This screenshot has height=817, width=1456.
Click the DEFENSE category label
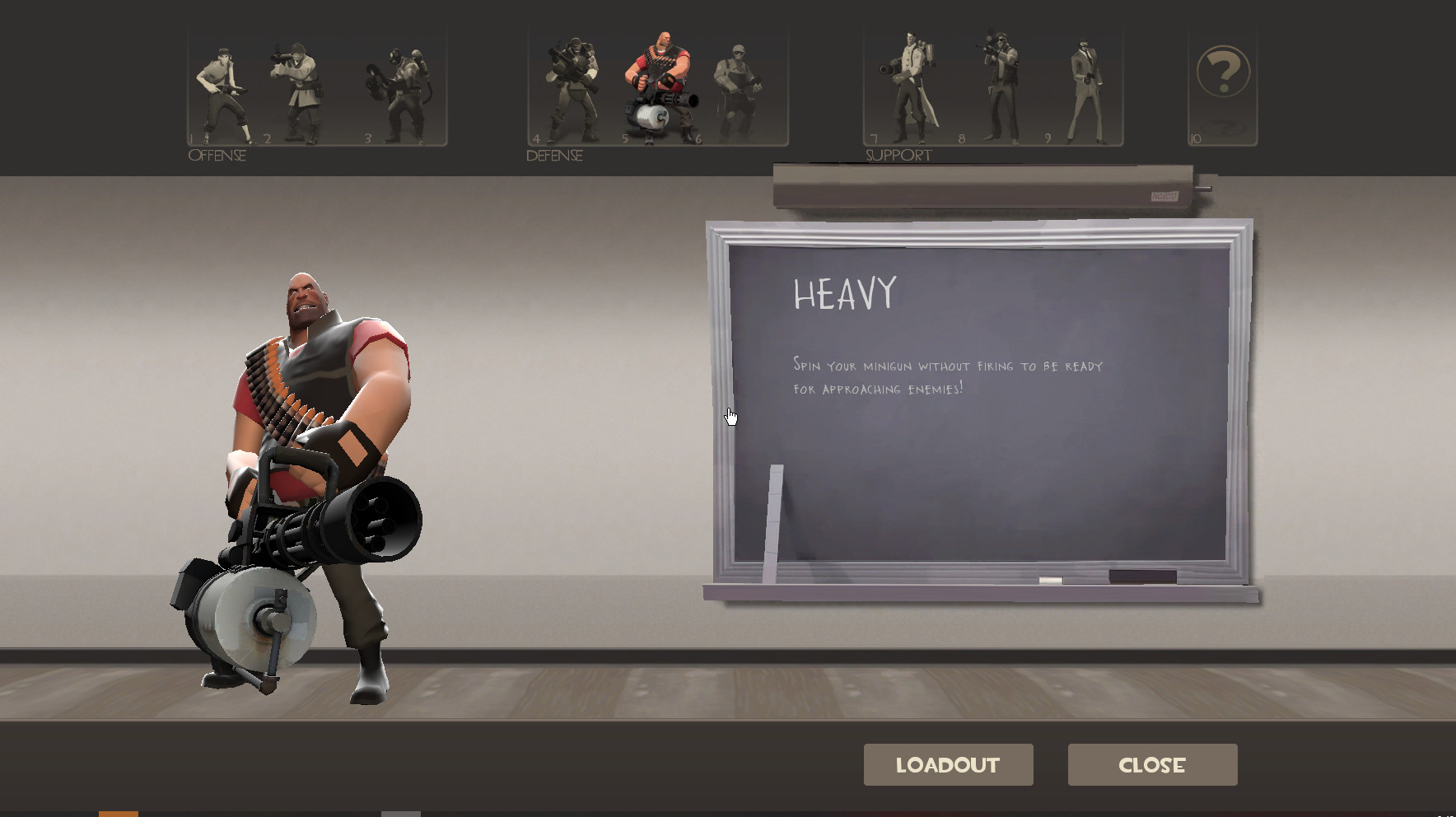pos(554,155)
